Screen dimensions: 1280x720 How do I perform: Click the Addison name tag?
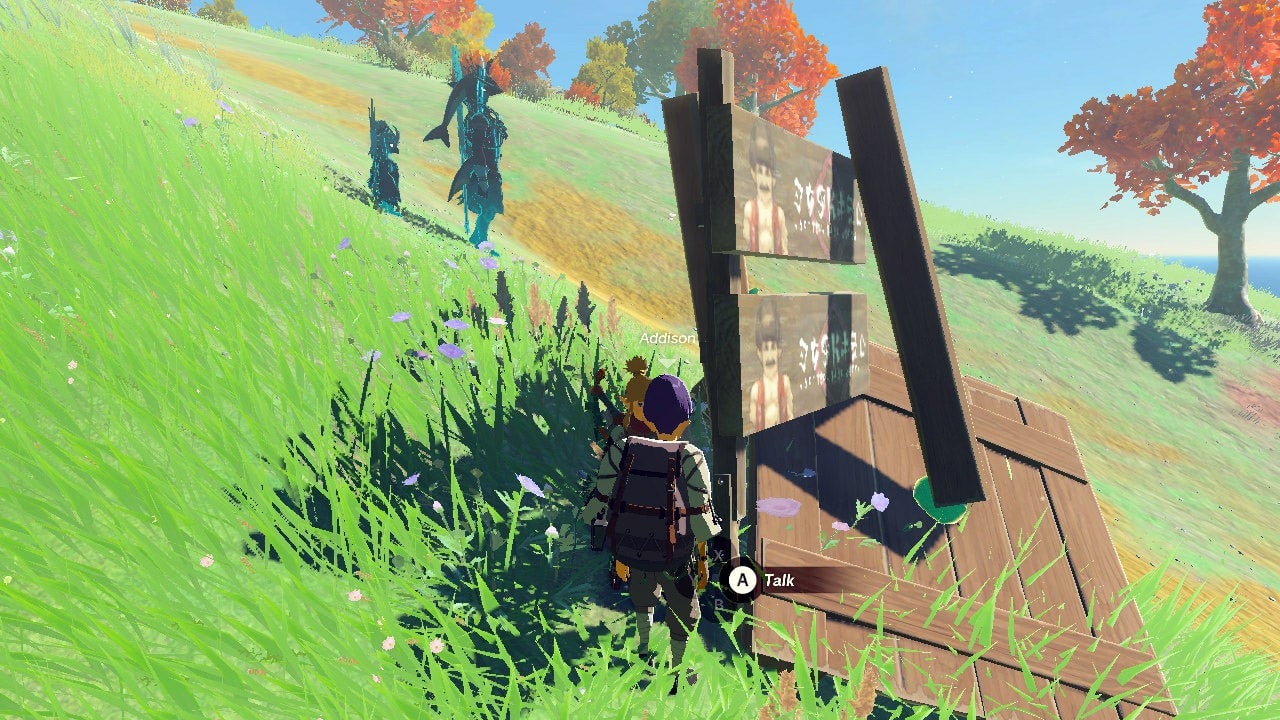coord(666,339)
